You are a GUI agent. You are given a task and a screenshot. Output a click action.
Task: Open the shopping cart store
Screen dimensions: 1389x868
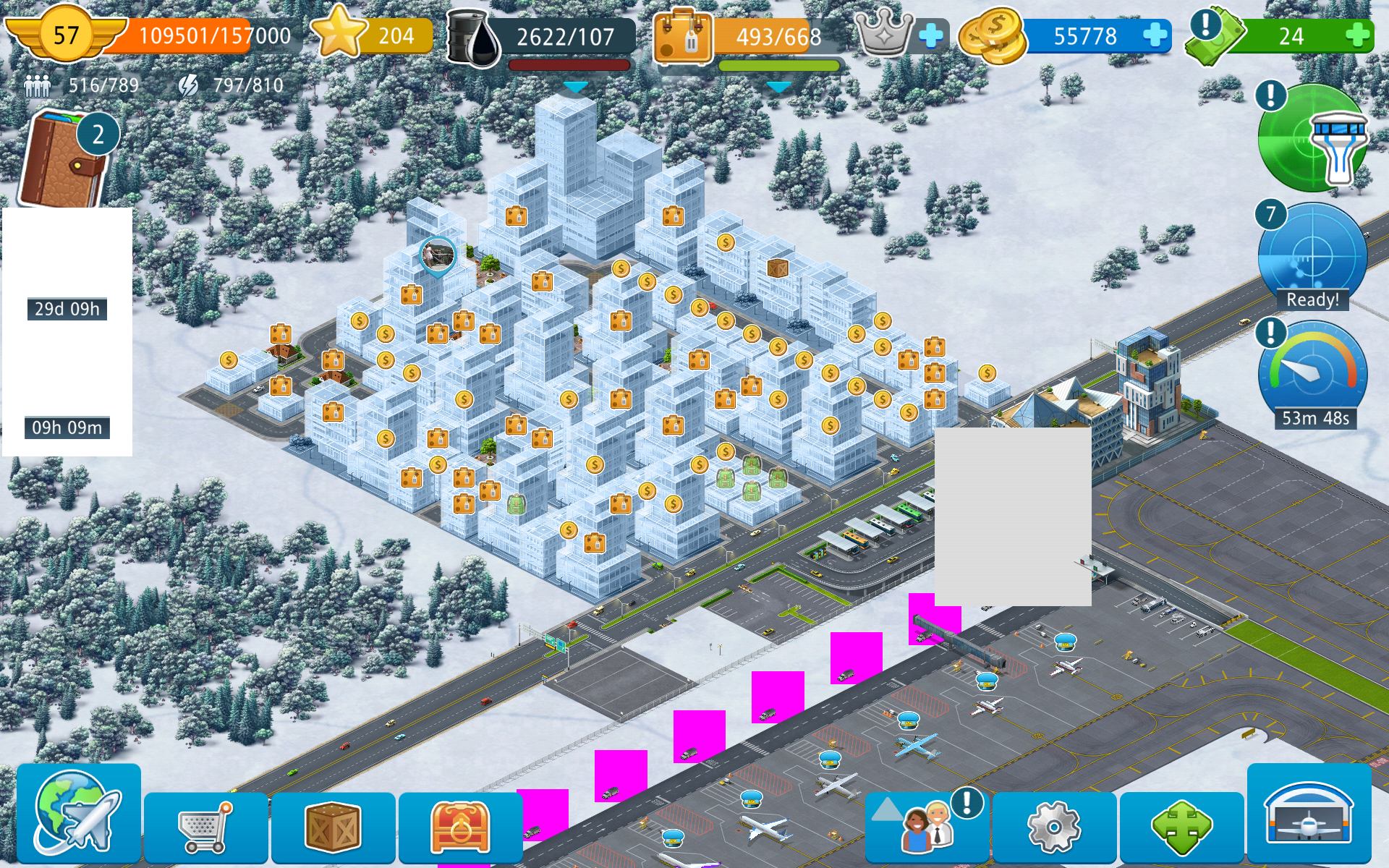click(x=205, y=827)
